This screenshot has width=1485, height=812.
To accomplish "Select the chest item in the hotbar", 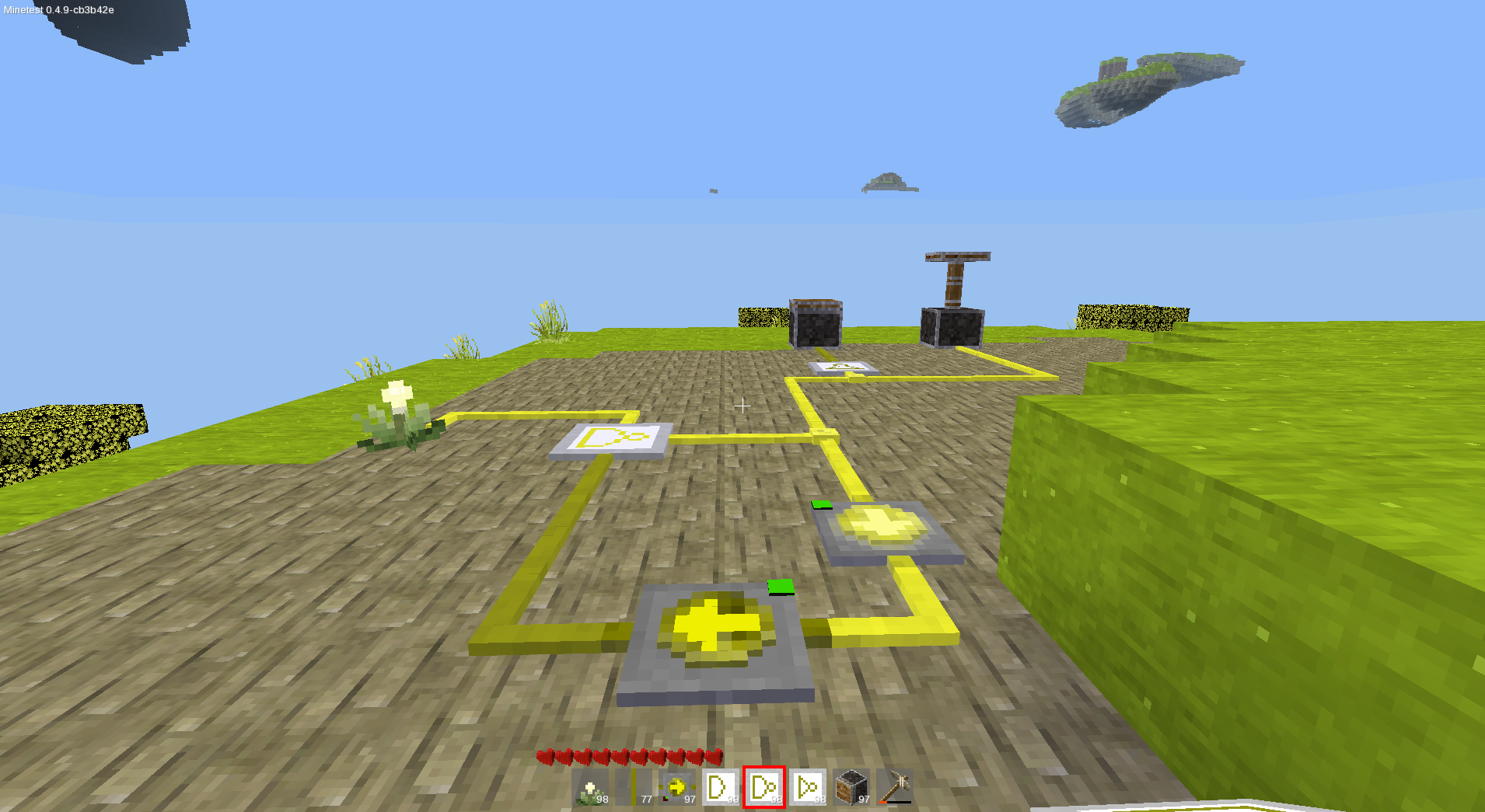I will click(852, 786).
